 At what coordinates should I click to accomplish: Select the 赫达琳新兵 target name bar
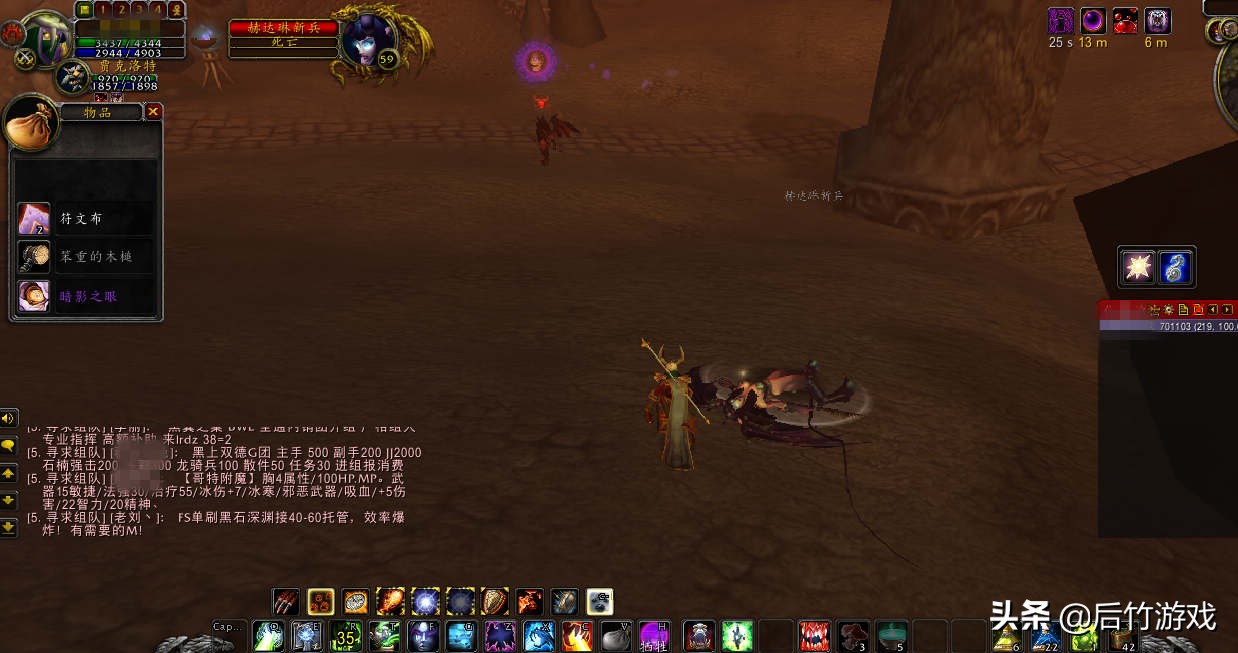[284, 28]
